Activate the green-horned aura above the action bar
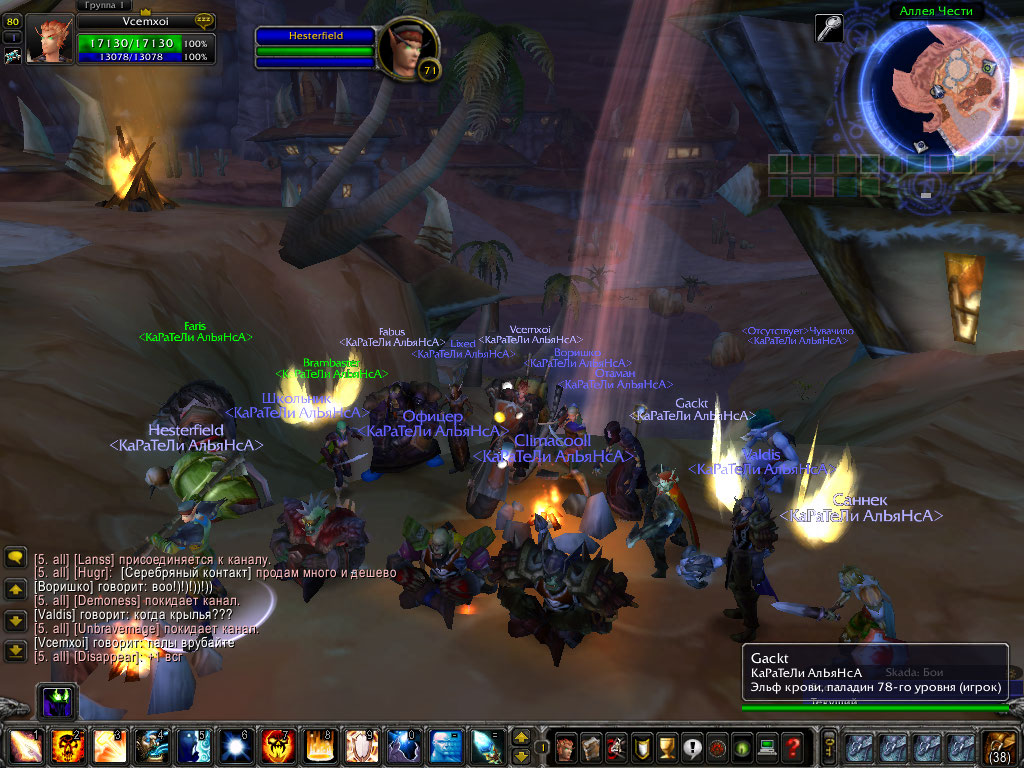 55,702
